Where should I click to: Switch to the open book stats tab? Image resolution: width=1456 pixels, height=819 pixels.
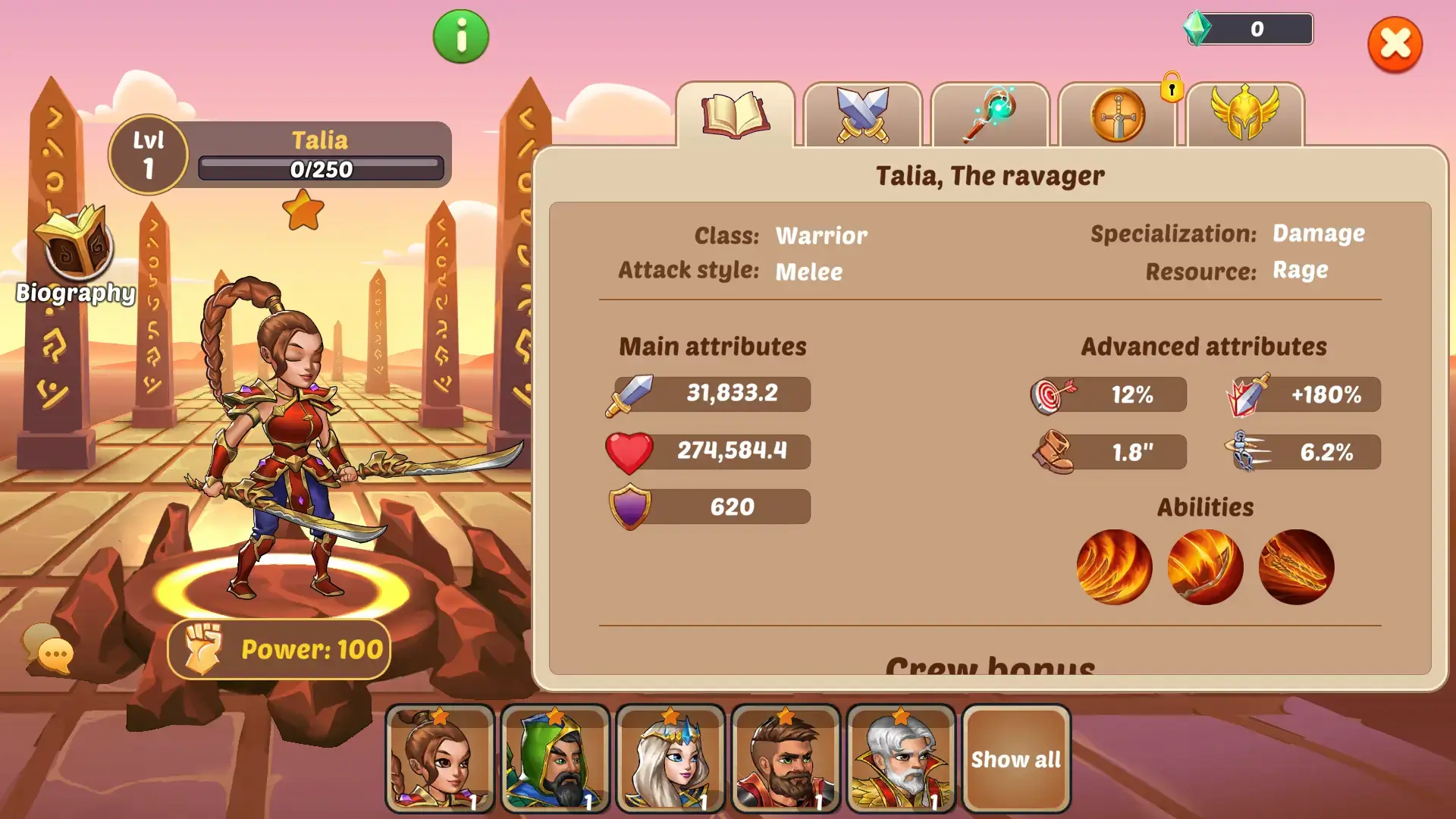point(735,115)
